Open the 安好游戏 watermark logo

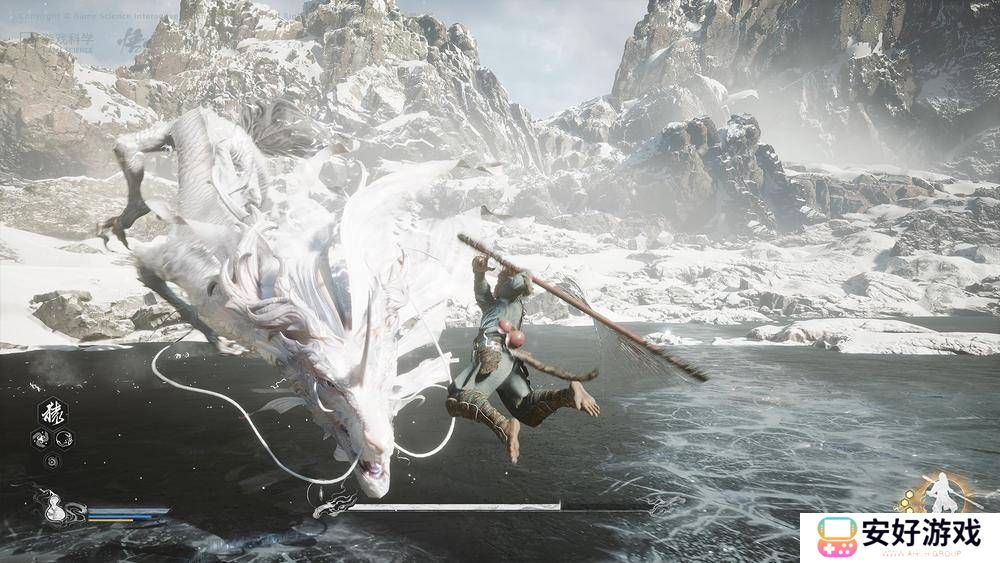point(899,537)
